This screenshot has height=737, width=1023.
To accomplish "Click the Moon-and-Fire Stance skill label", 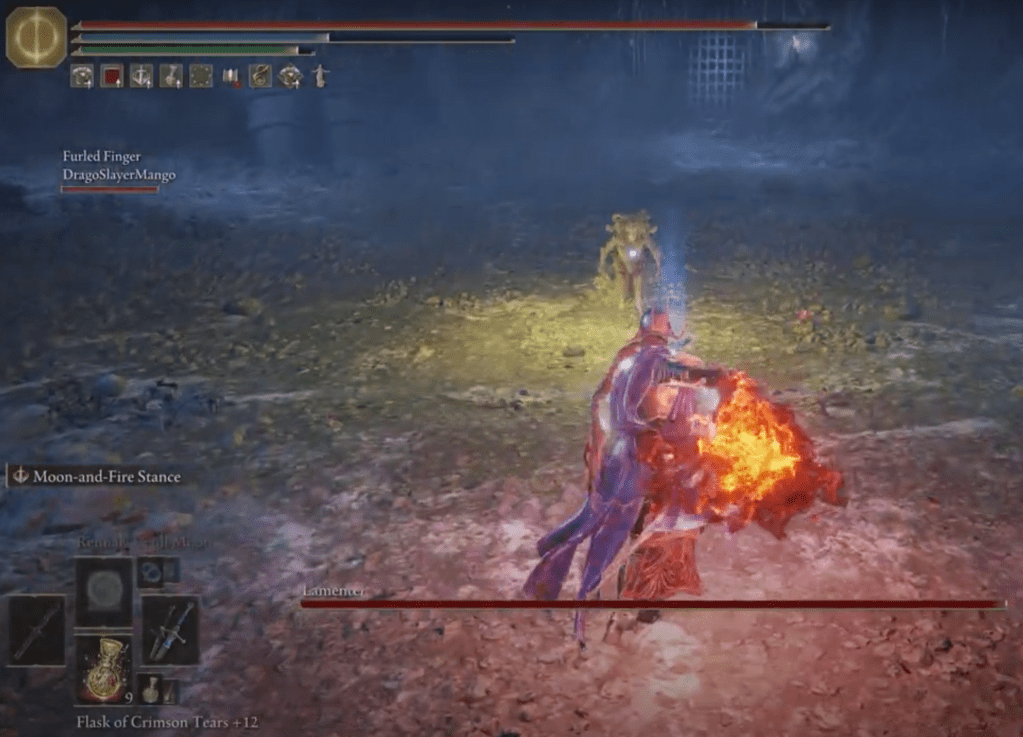I will coord(97,477).
